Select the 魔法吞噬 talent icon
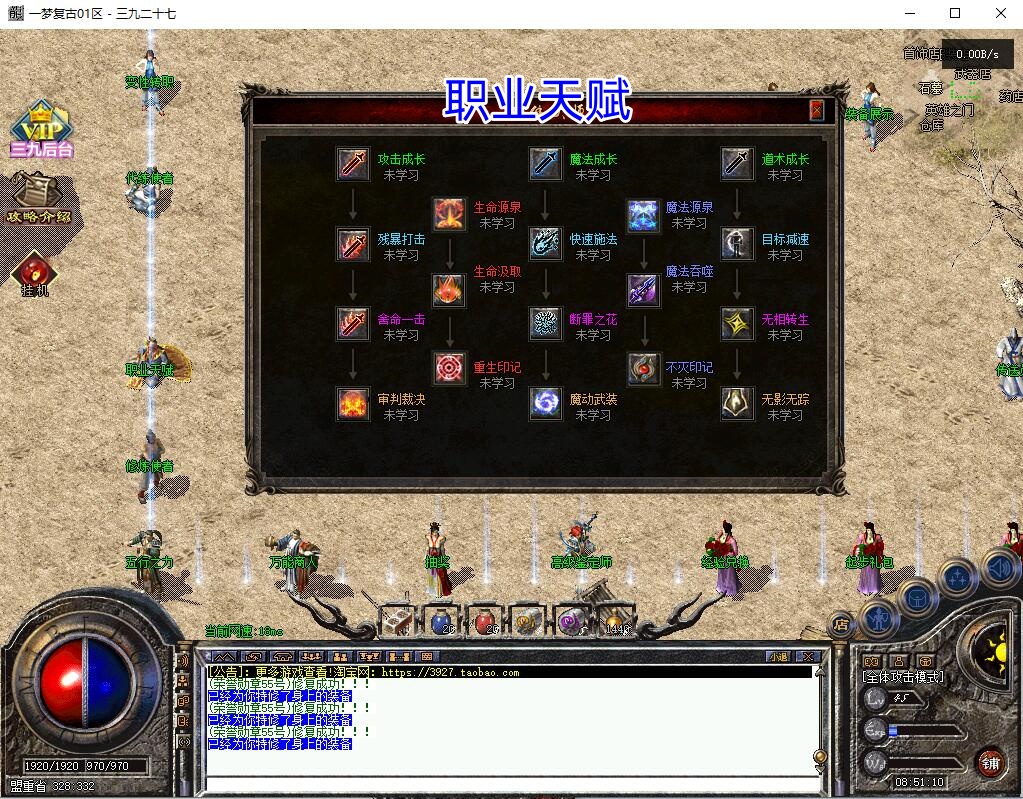The image size is (1023, 799). coord(642,290)
